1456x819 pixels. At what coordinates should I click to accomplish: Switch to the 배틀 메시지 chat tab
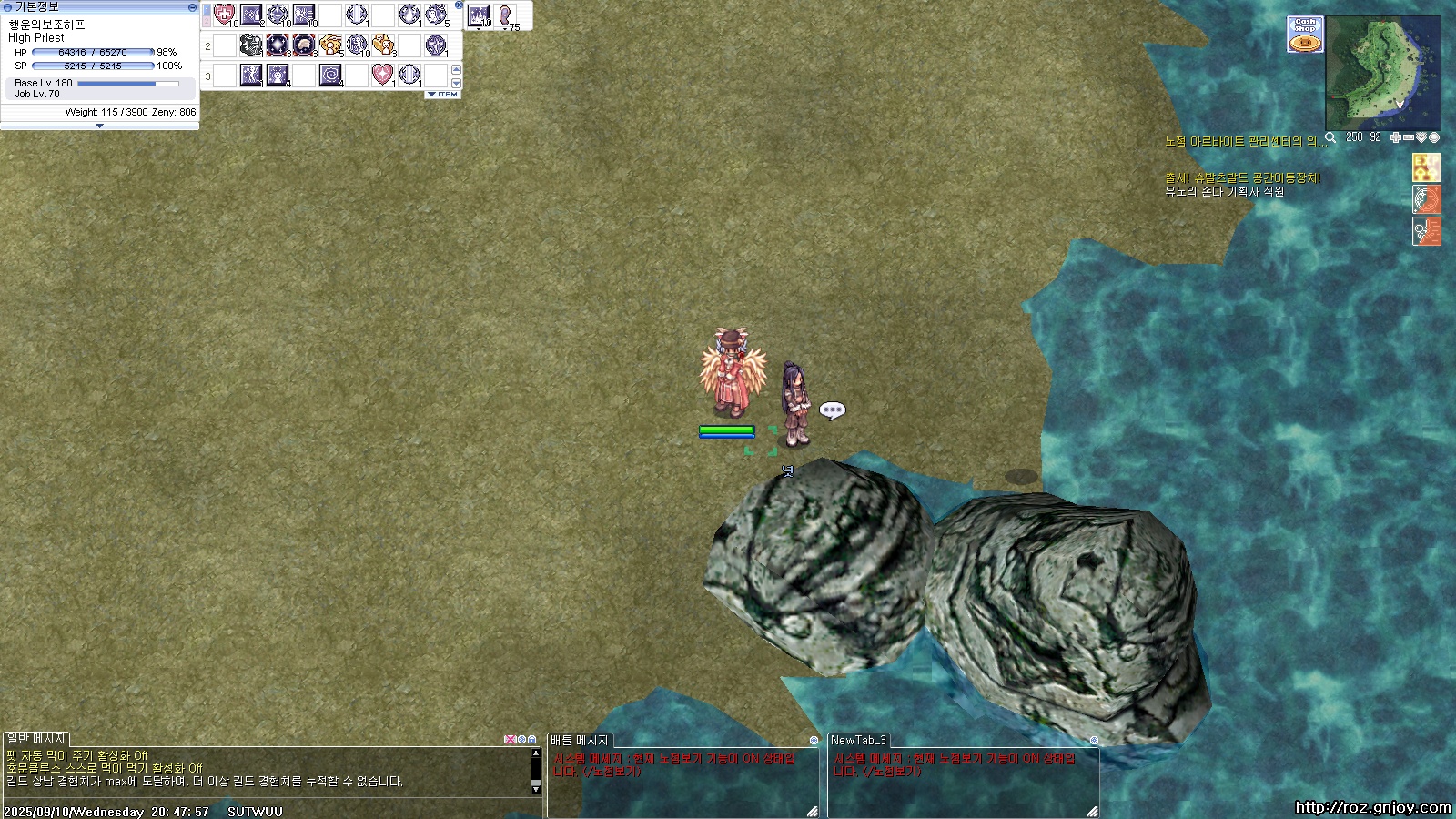(x=579, y=740)
